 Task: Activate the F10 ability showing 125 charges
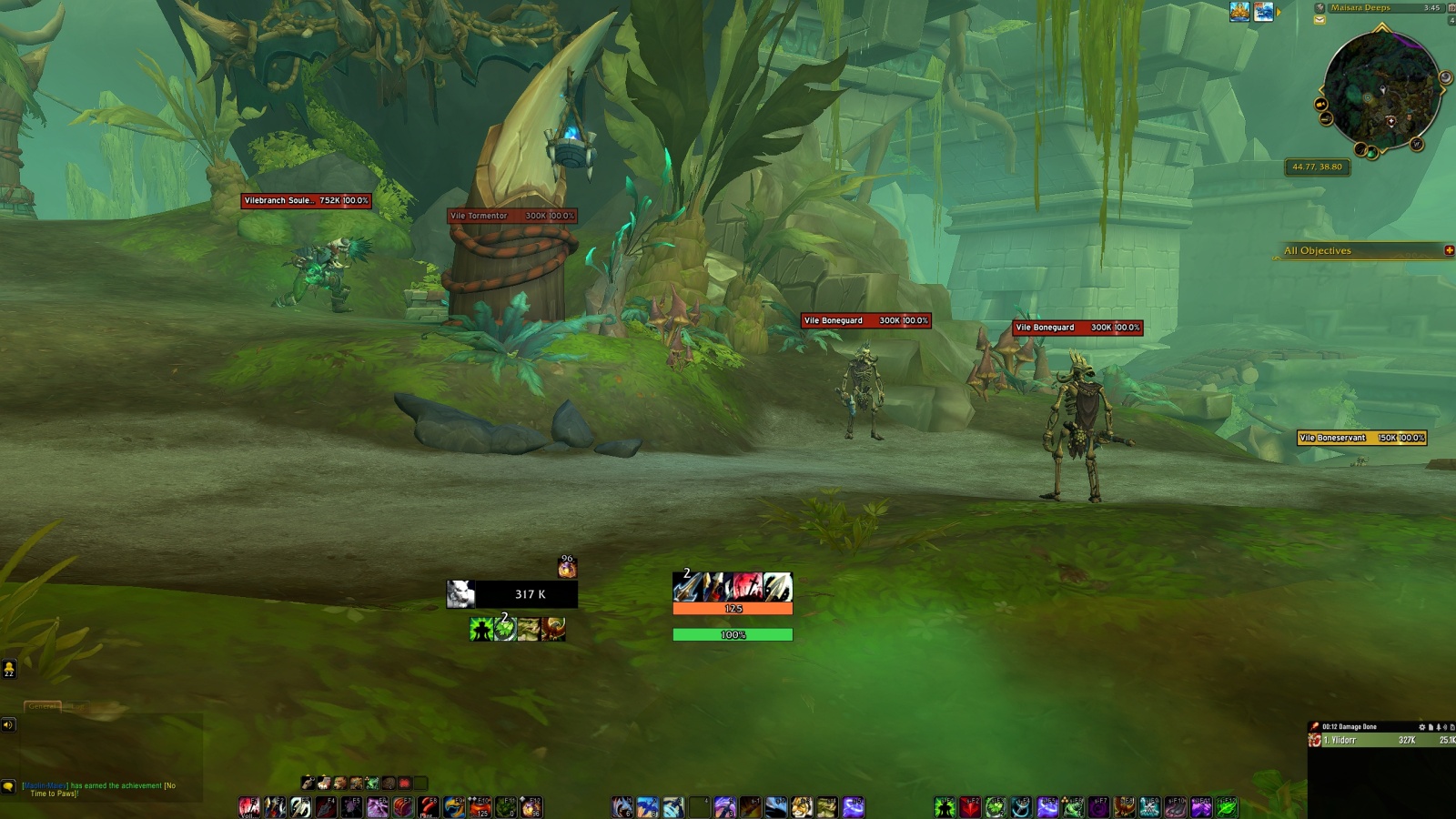point(480,806)
